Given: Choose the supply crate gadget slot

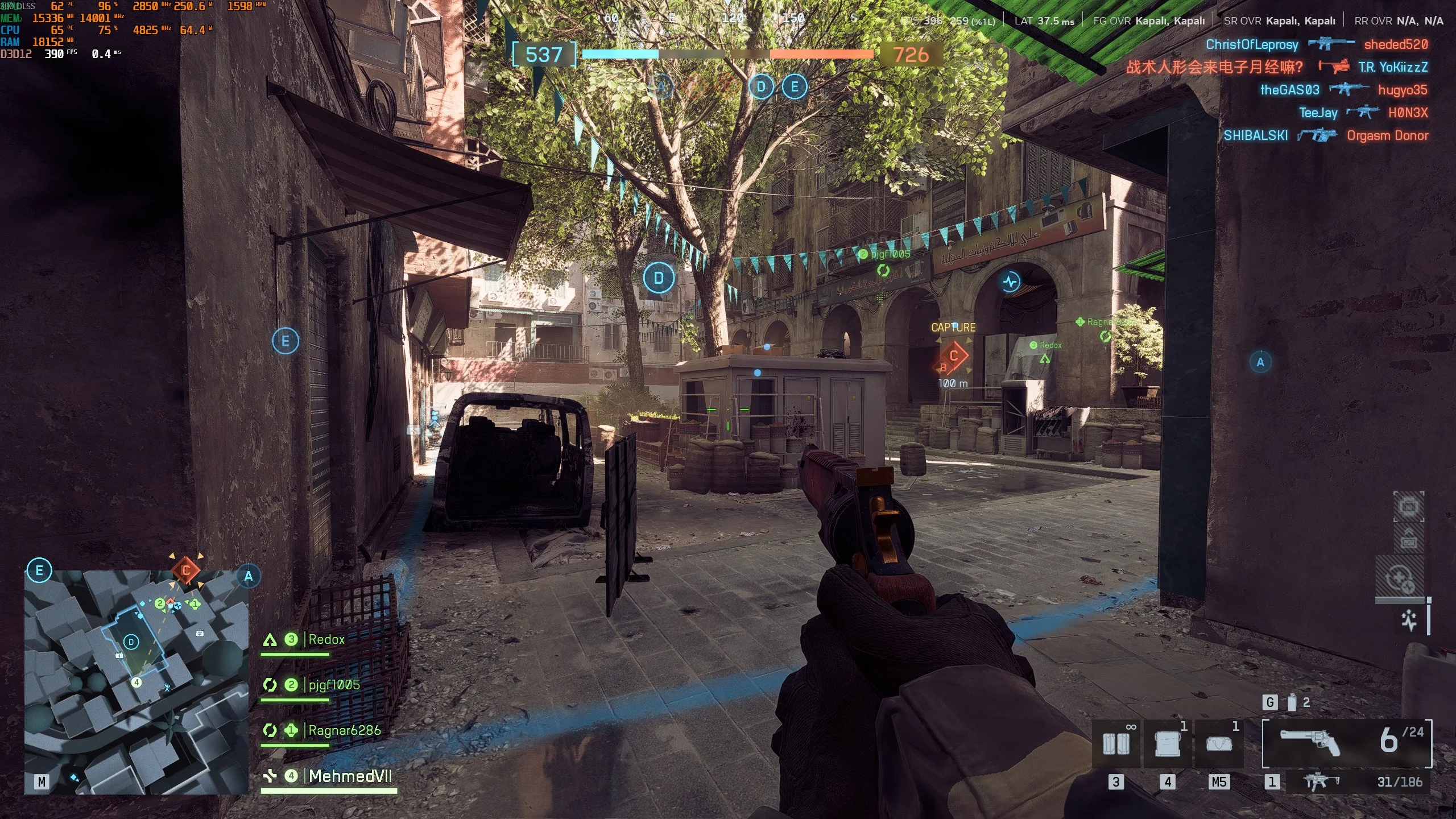Looking at the screenshot, I should tap(1167, 743).
